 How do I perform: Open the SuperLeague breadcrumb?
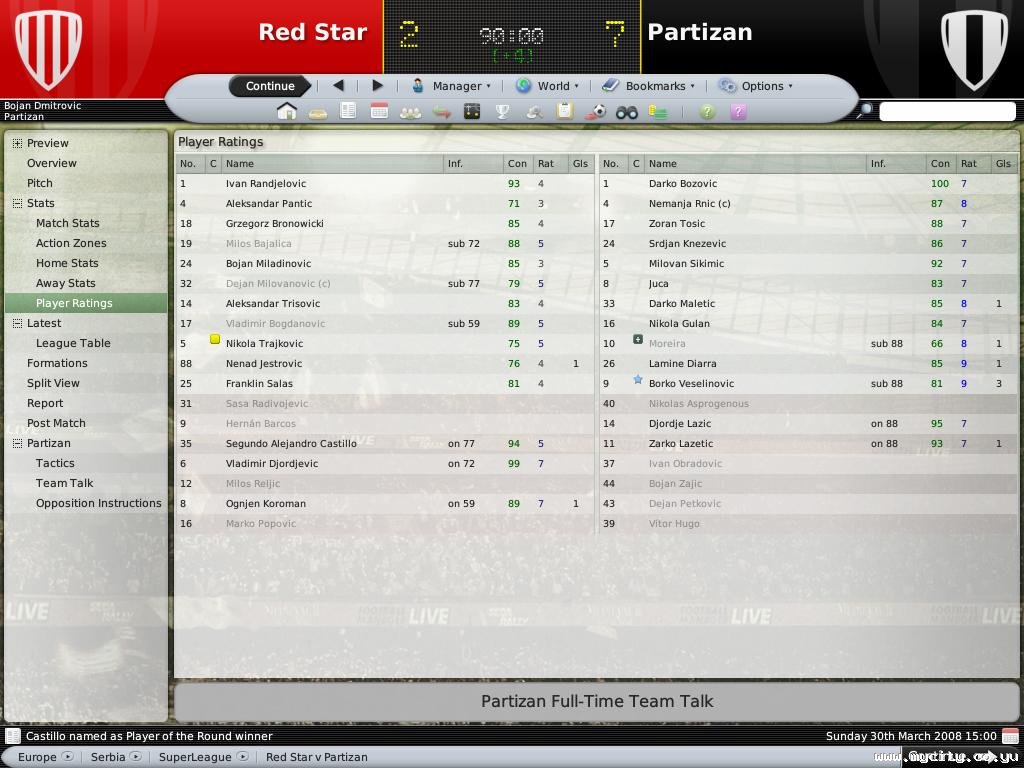click(195, 757)
